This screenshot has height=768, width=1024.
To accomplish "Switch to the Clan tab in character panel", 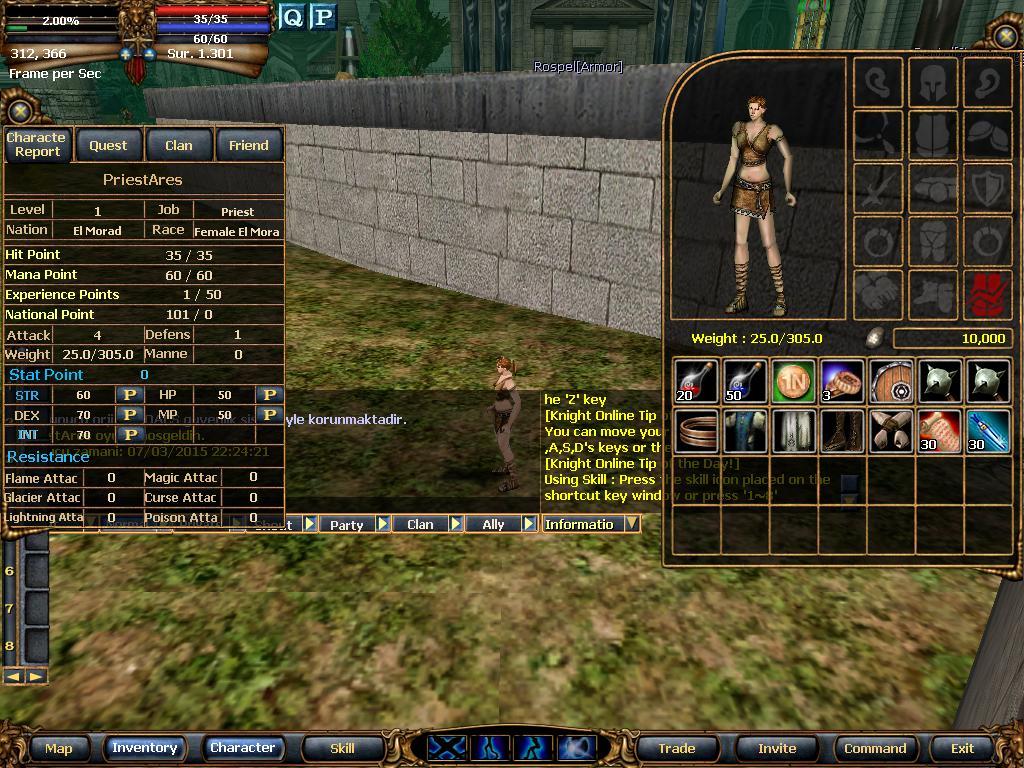I will 178,145.
